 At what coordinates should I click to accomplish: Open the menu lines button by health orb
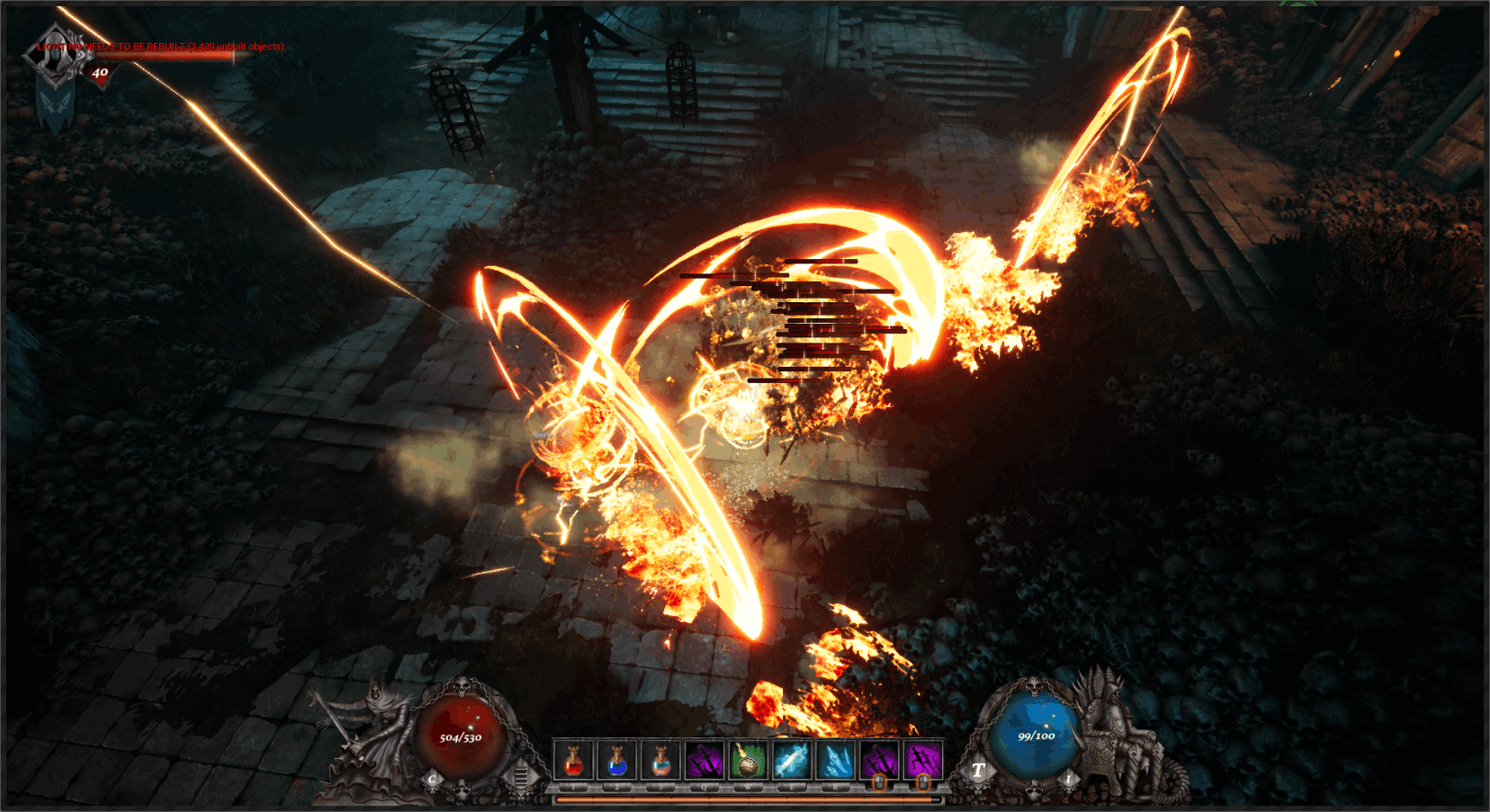pyautogui.click(x=521, y=775)
